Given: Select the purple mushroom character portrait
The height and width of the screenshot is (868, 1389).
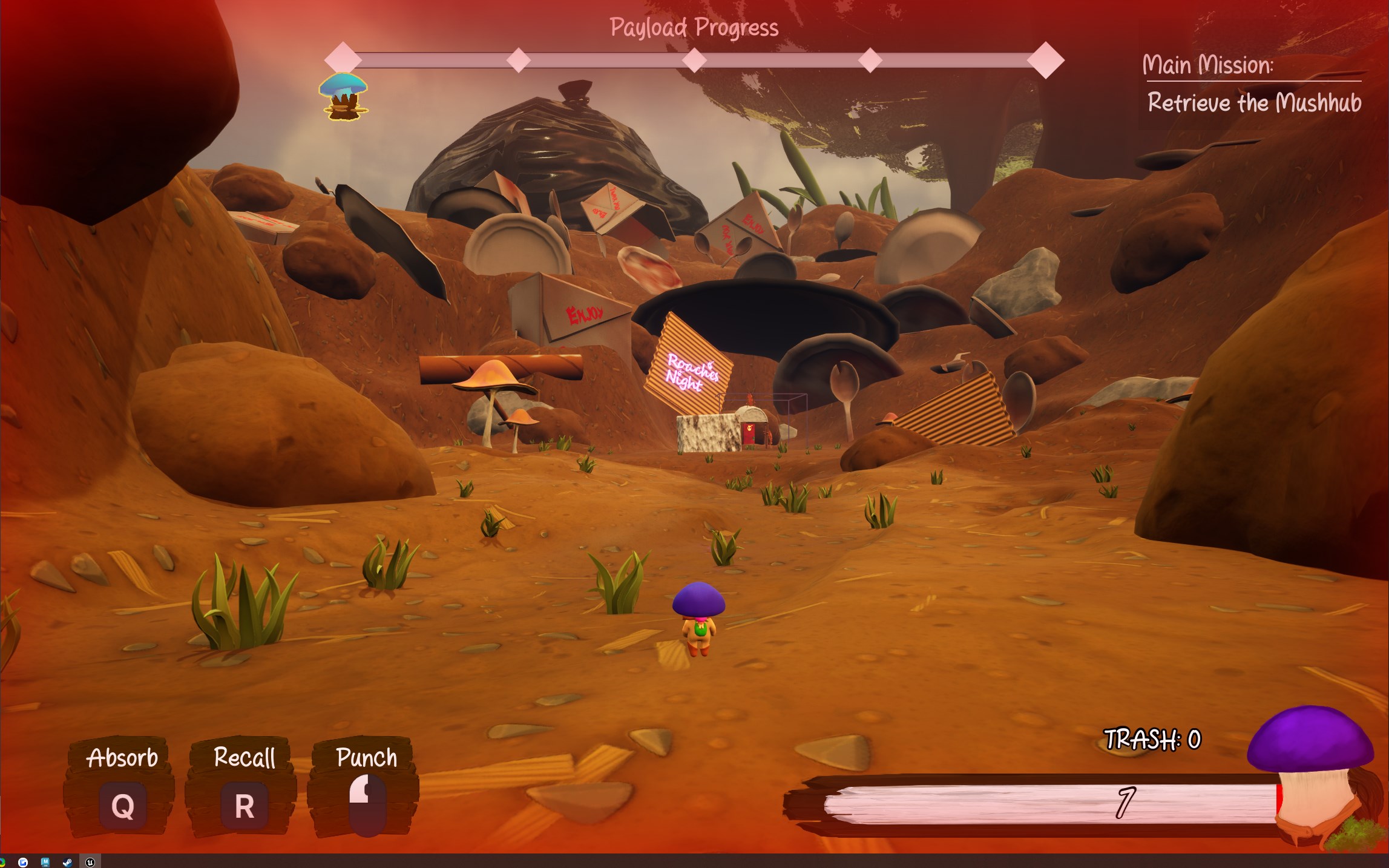Looking at the screenshot, I should pos(1312,775).
